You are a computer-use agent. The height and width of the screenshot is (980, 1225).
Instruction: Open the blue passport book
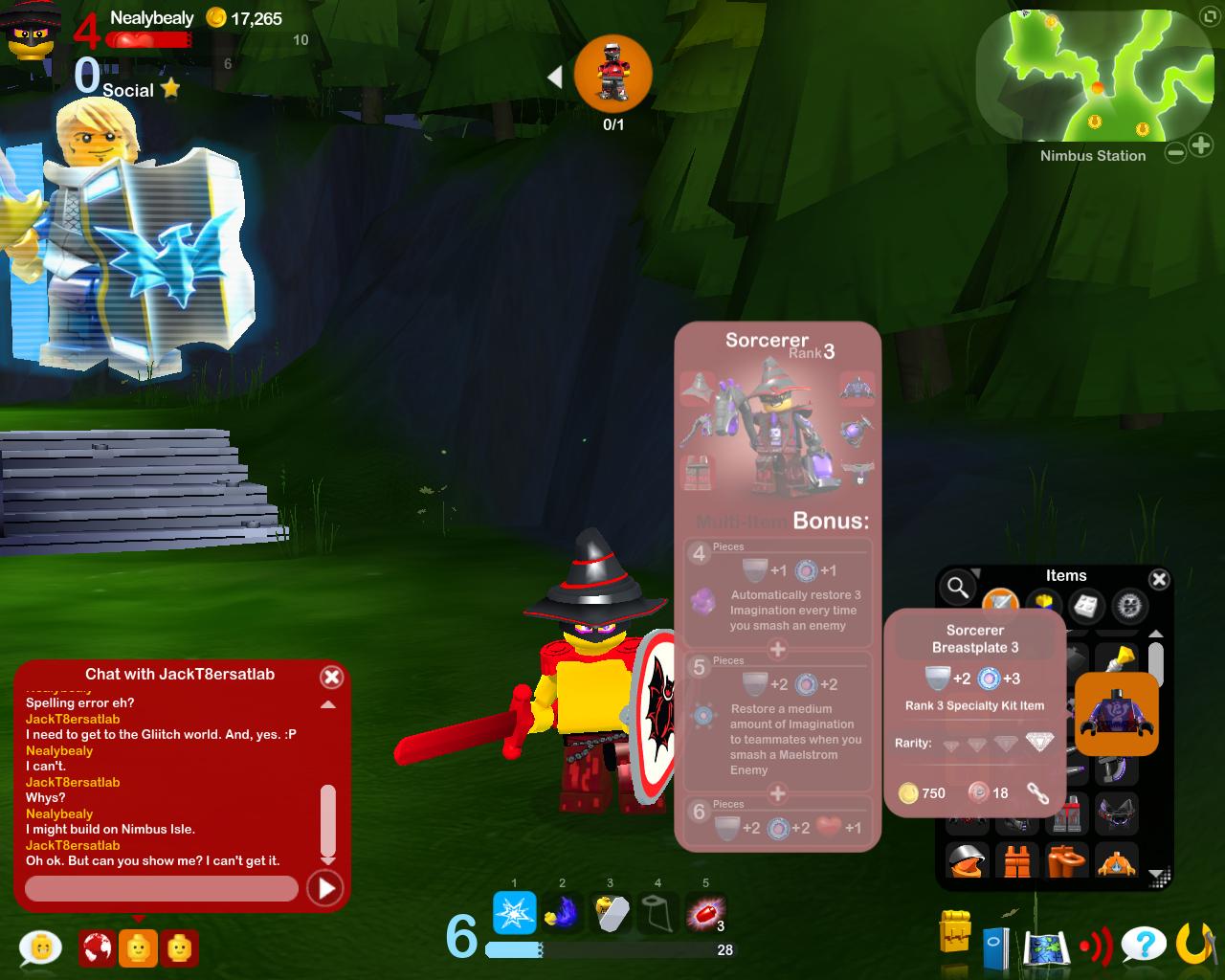pyautogui.click(x=995, y=947)
